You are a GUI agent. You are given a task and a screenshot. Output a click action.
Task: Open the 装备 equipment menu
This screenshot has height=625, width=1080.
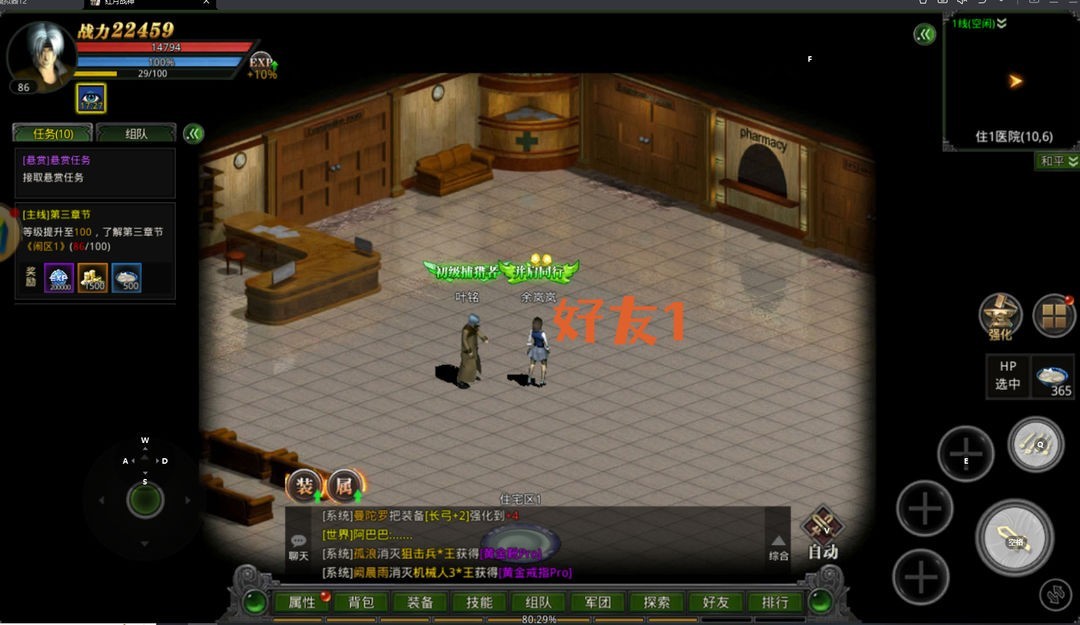[420, 602]
